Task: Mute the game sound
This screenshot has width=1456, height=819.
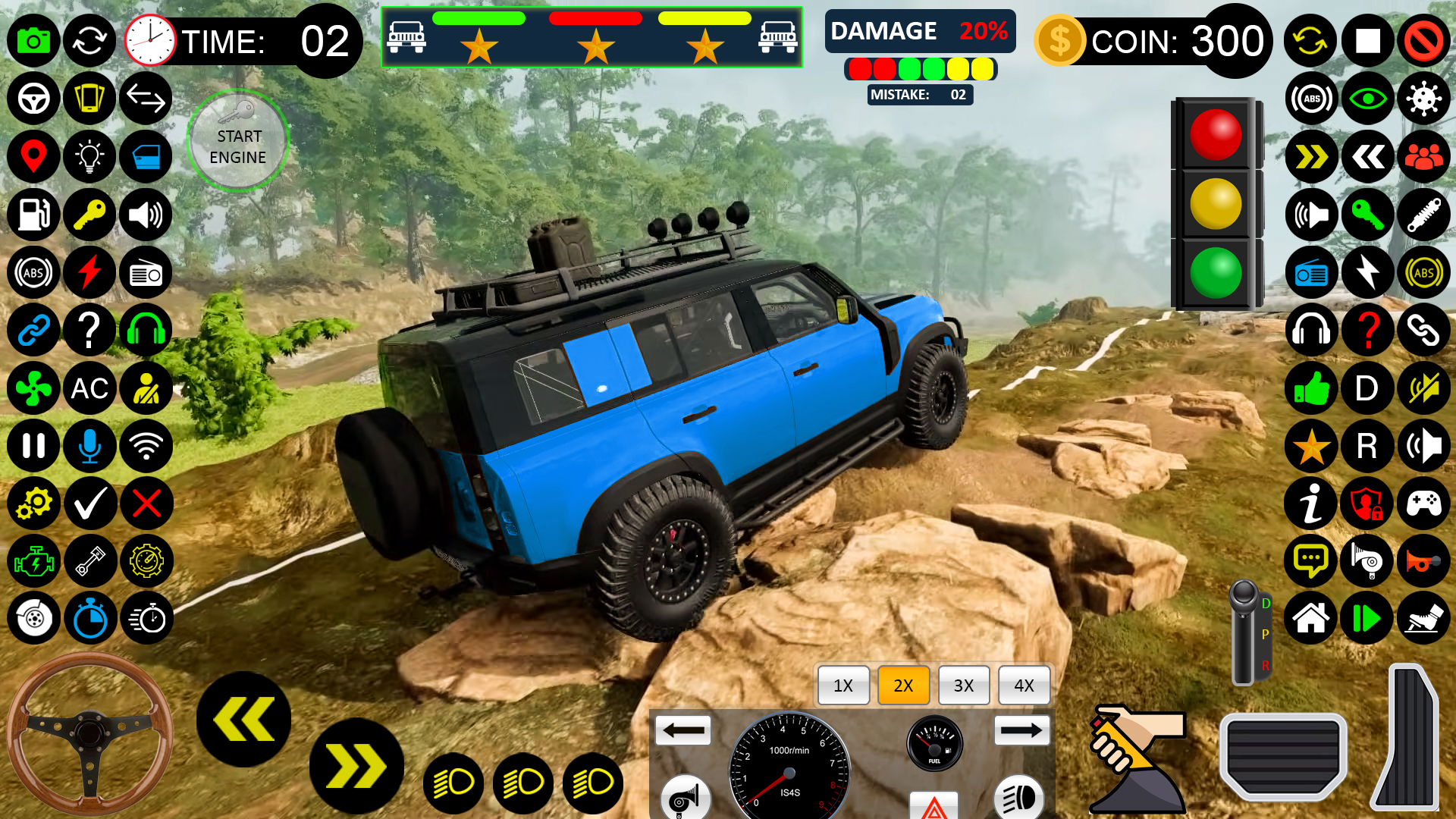Action: coord(1423,389)
